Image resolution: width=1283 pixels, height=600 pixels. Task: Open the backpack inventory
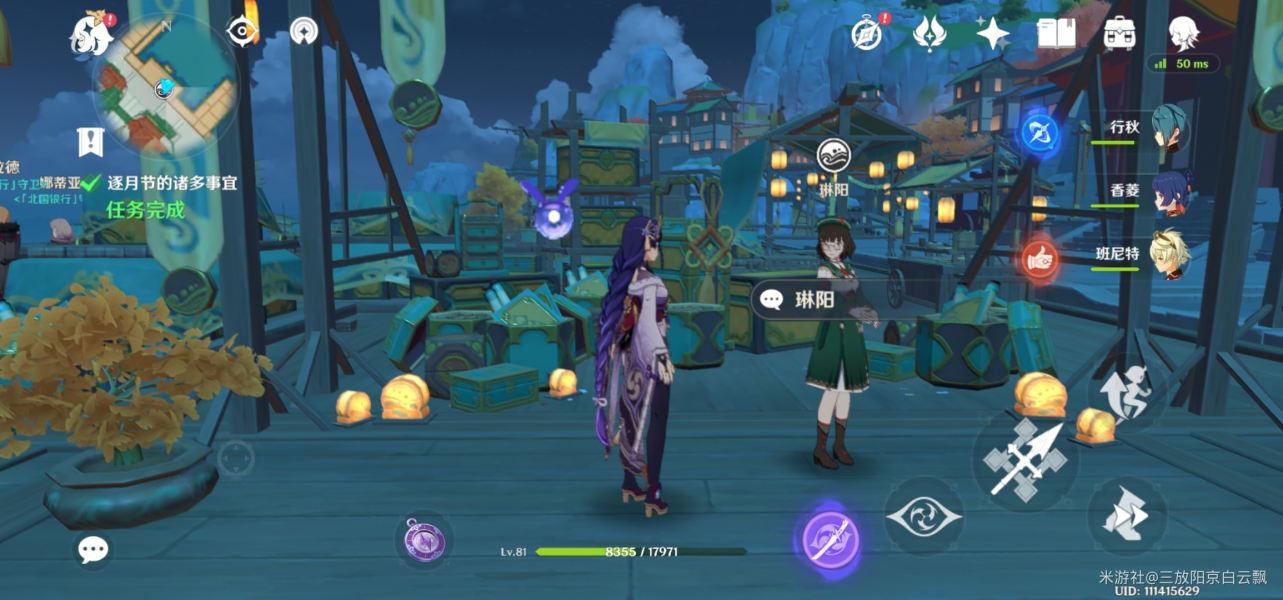1119,34
